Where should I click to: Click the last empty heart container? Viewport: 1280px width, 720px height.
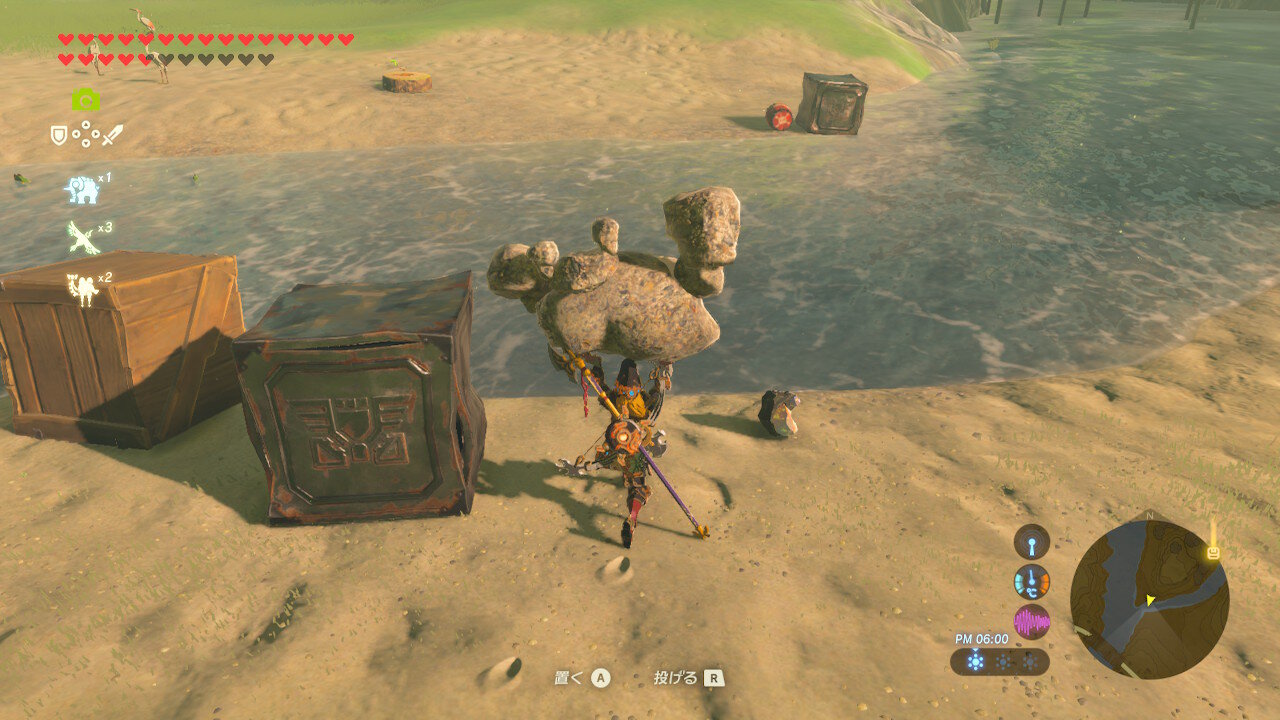264,59
